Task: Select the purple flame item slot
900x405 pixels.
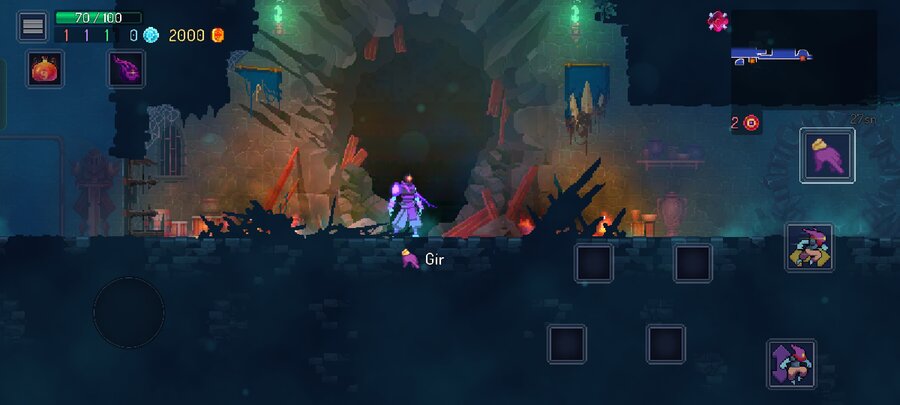Action: pyautogui.click(x=126, y=69)
